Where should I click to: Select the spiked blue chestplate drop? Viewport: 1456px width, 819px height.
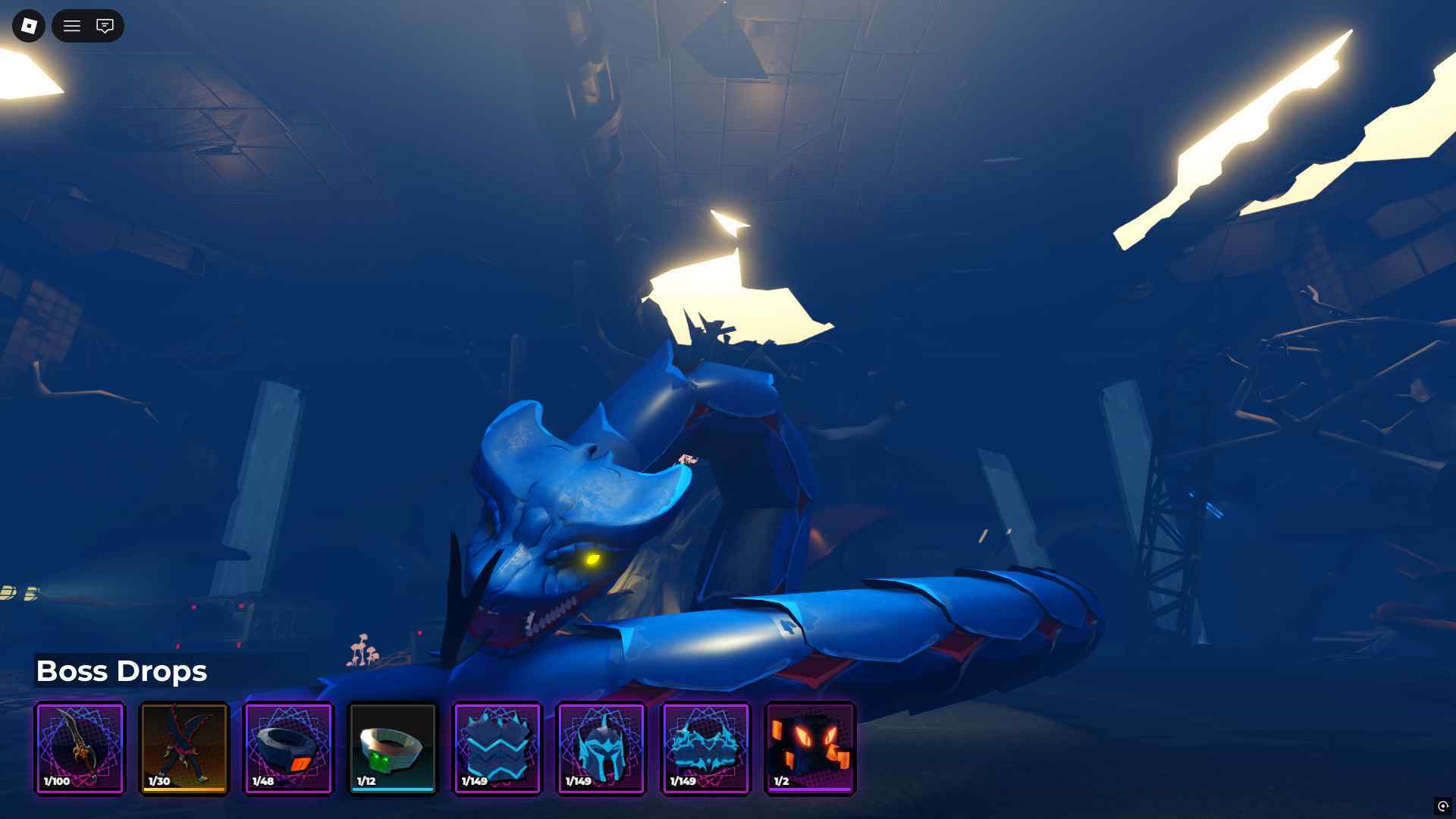pos(497,748)
